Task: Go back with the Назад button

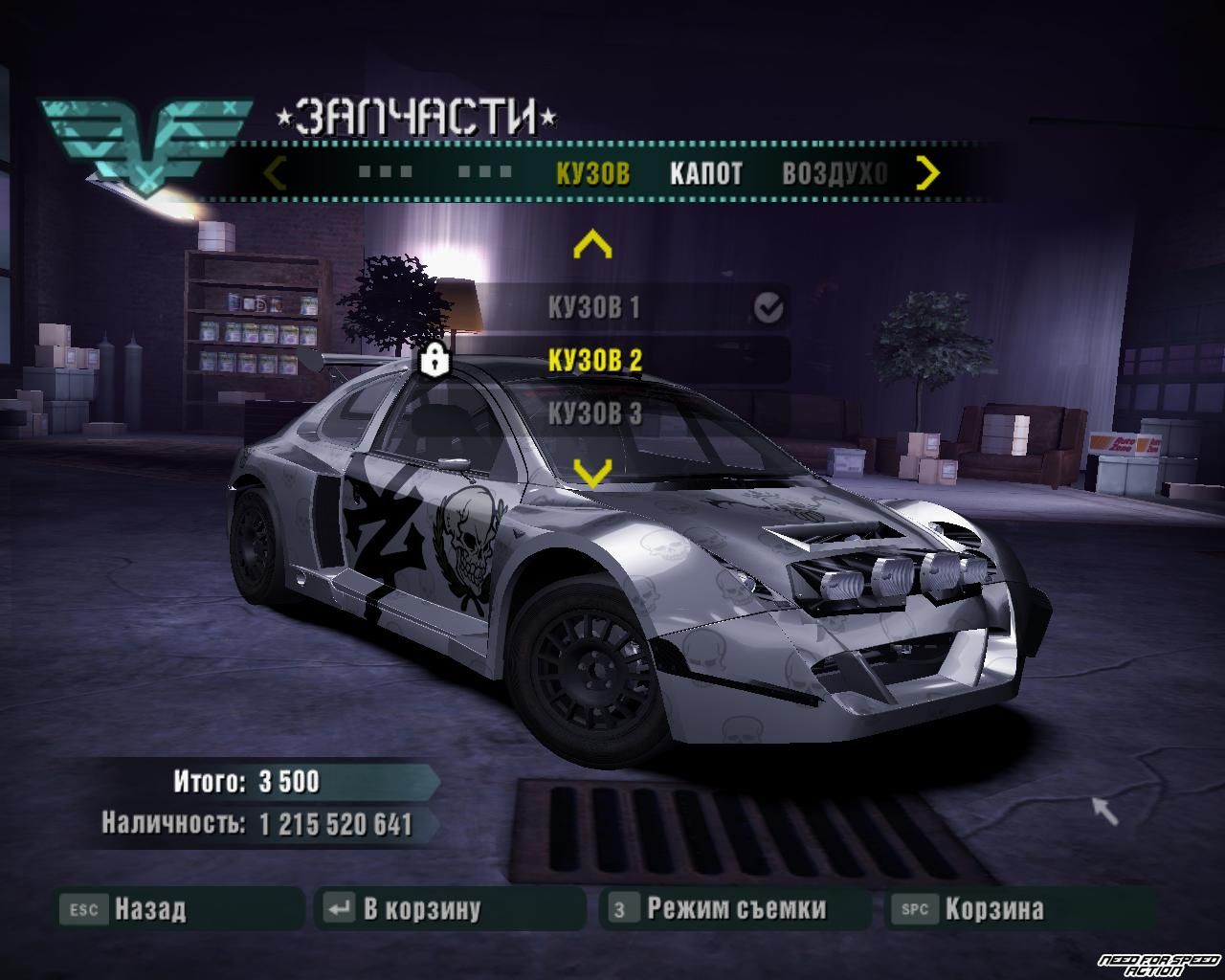Action: point(180,908)
